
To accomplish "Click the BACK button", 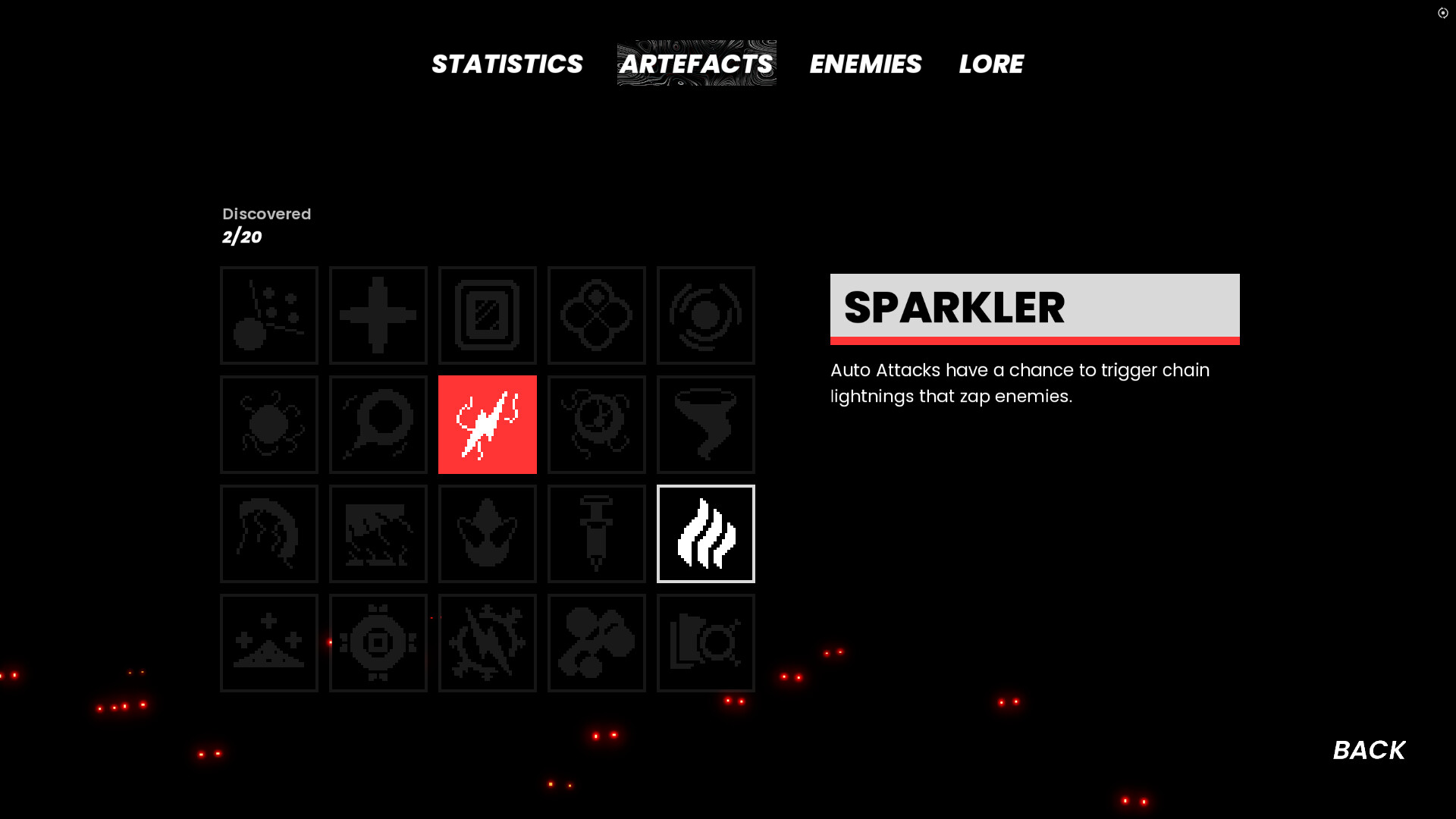I will coord(1368,750).
